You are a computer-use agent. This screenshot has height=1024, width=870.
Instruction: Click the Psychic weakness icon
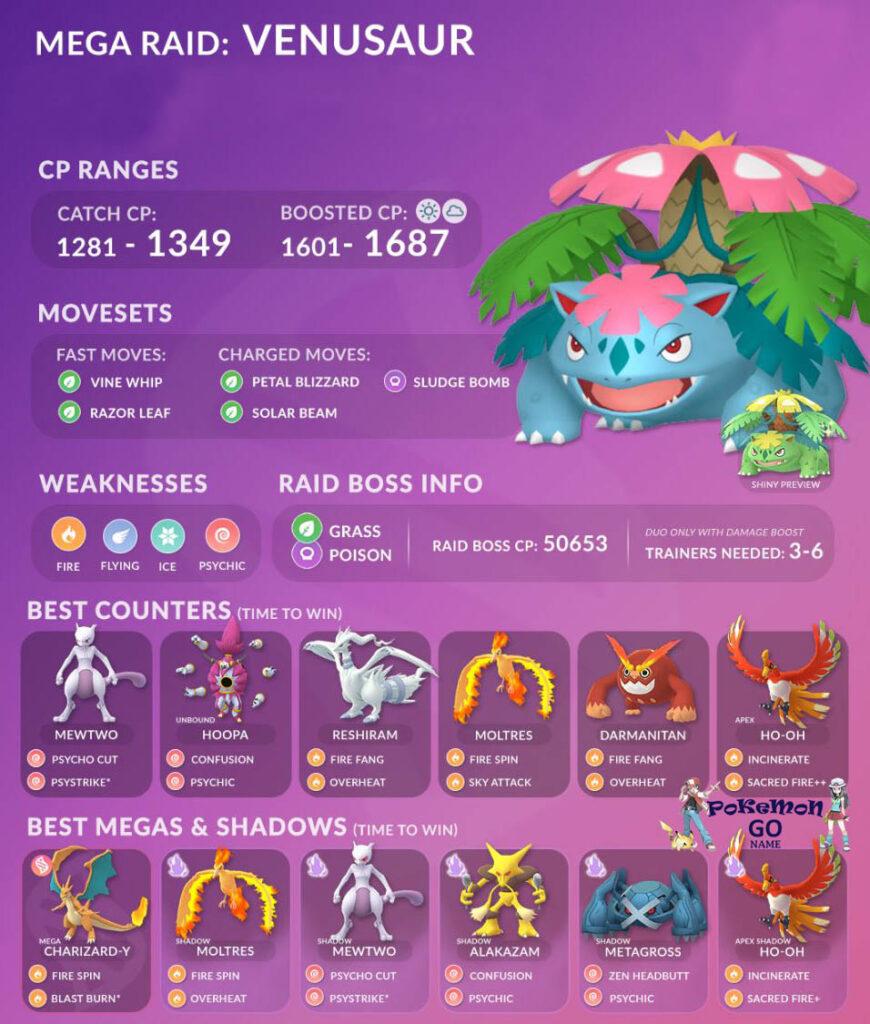(x=220, y=537)
